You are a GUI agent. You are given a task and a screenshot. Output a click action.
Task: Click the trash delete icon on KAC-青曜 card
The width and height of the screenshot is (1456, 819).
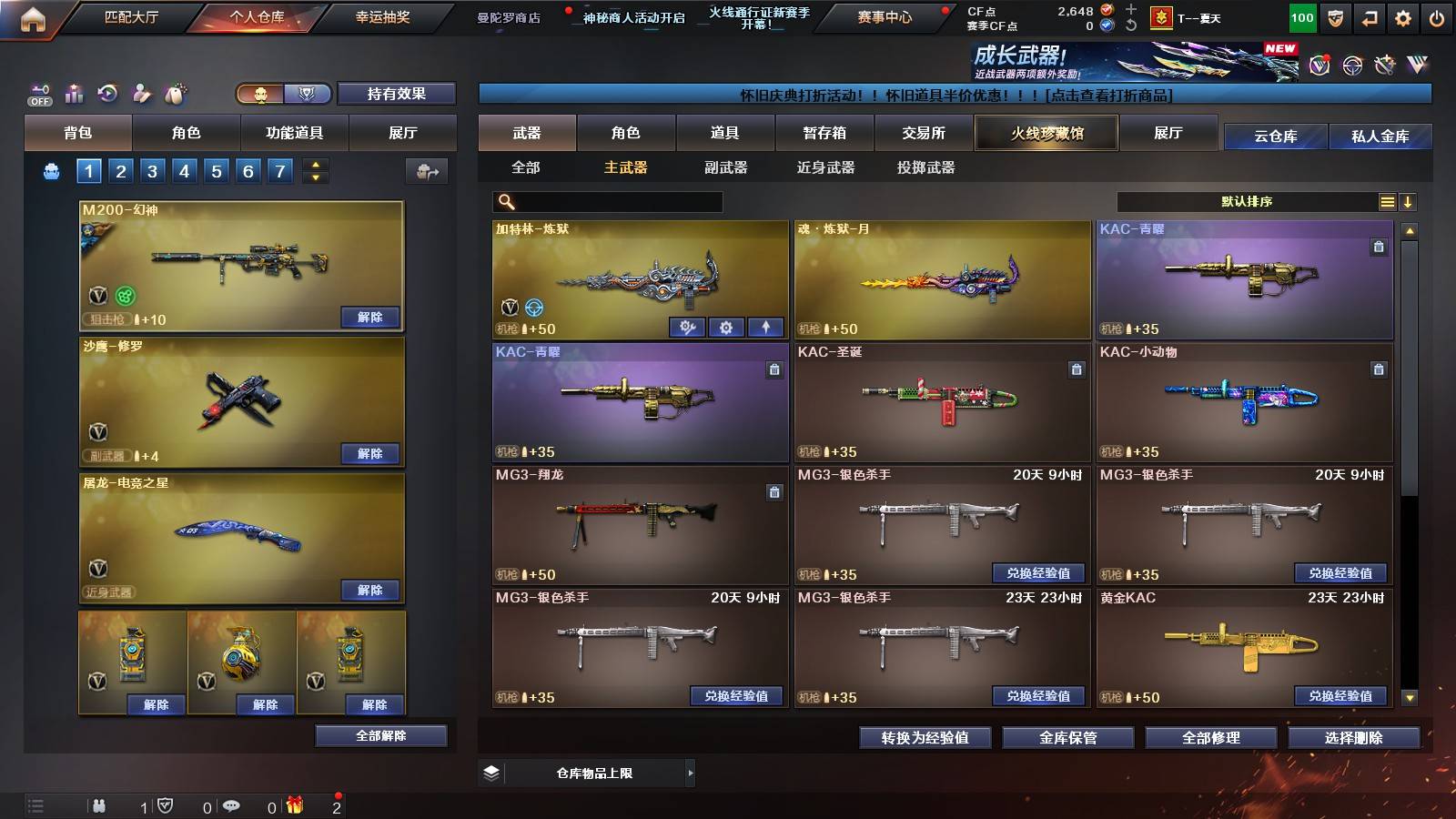tap(1379, 246)
